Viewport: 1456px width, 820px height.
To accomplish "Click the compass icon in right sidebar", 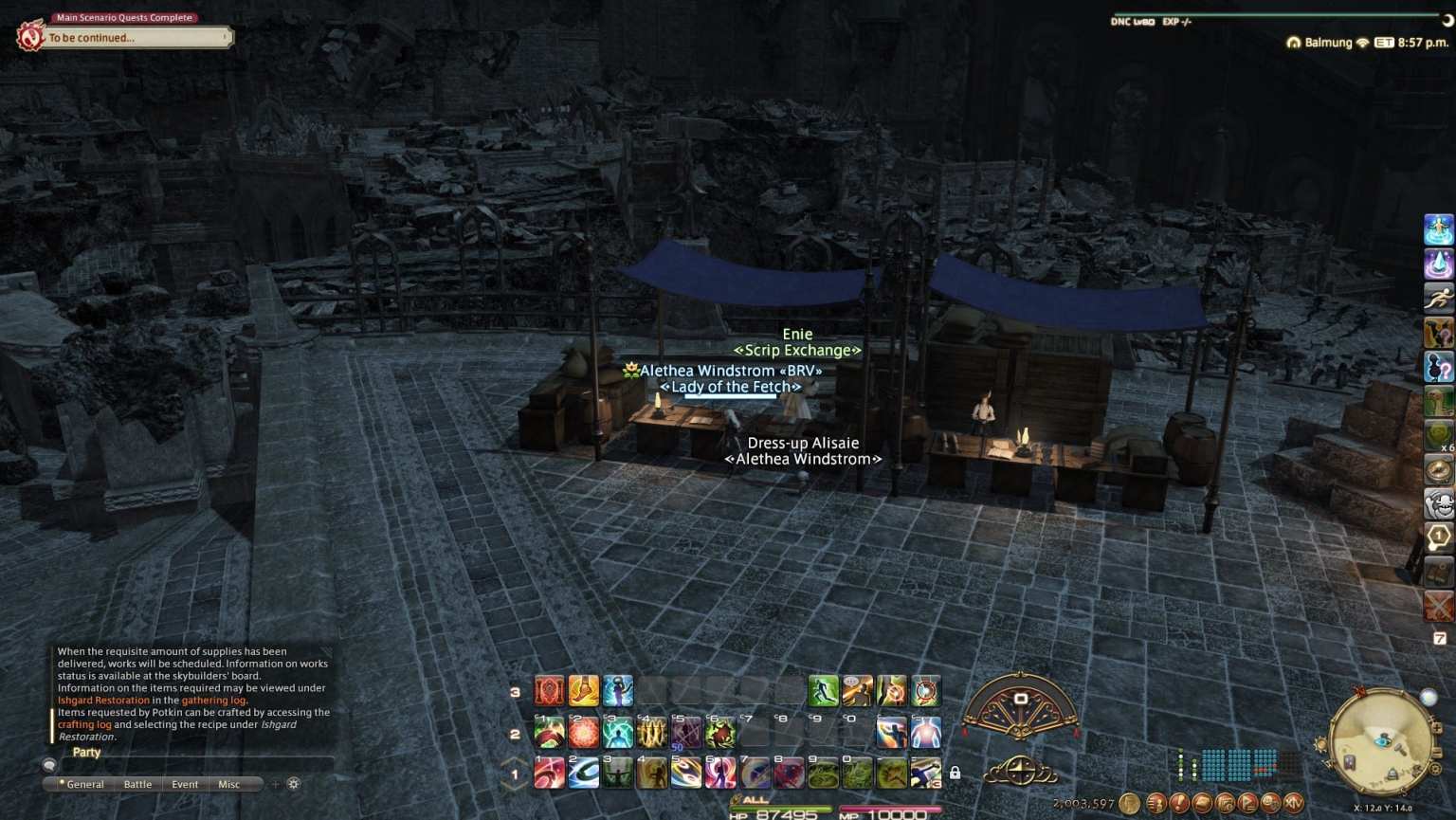I will point(1440,469).
